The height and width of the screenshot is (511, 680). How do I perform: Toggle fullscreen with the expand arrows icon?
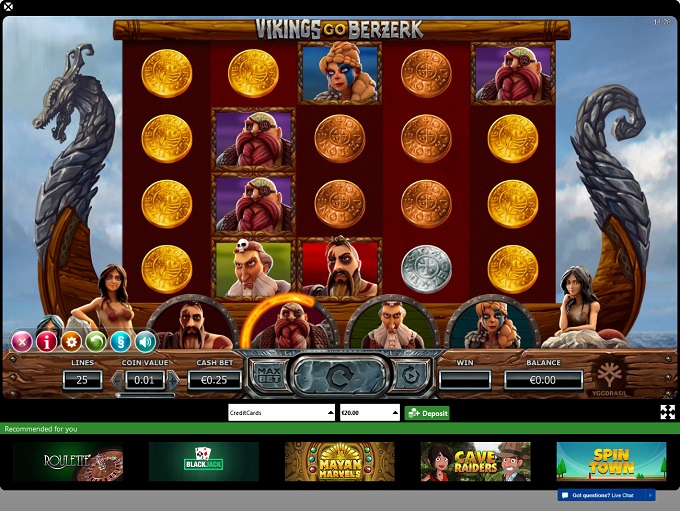pos(667,412)
